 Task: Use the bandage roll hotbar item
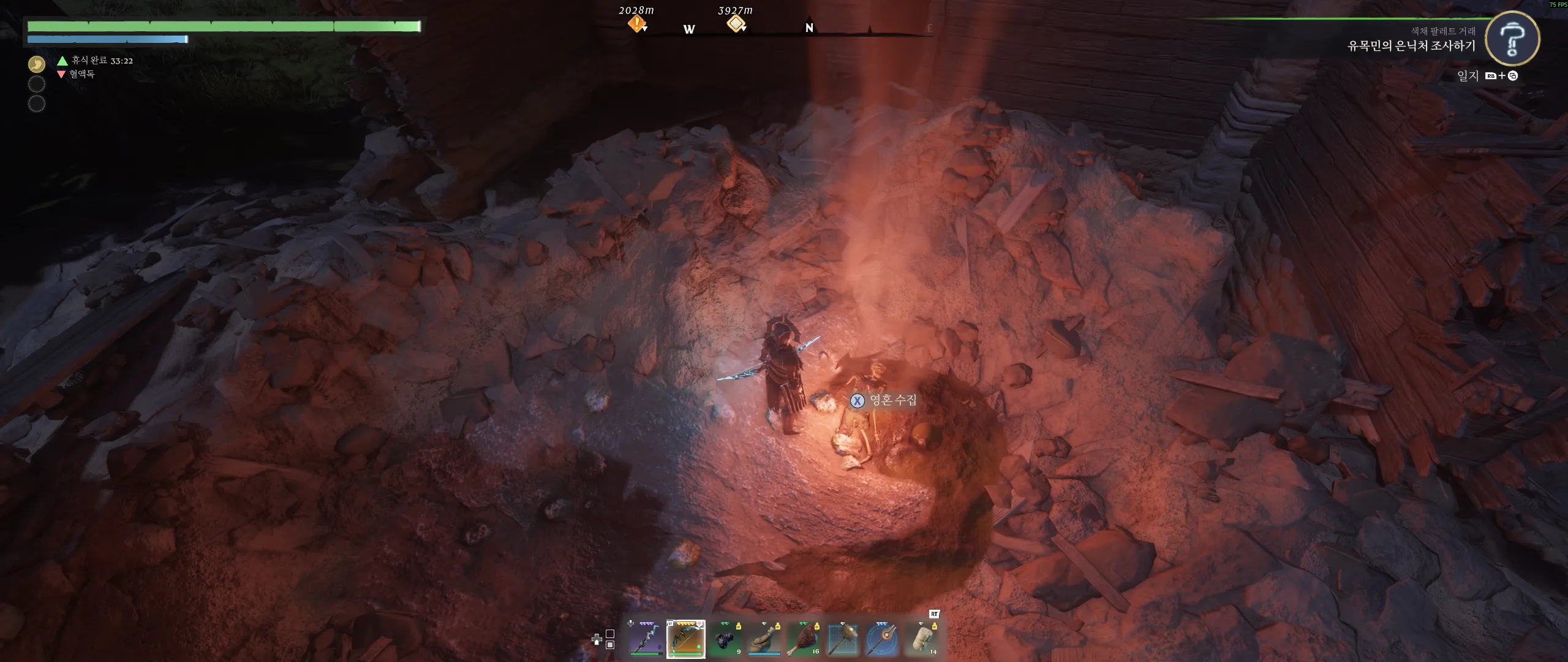(922, 639)
